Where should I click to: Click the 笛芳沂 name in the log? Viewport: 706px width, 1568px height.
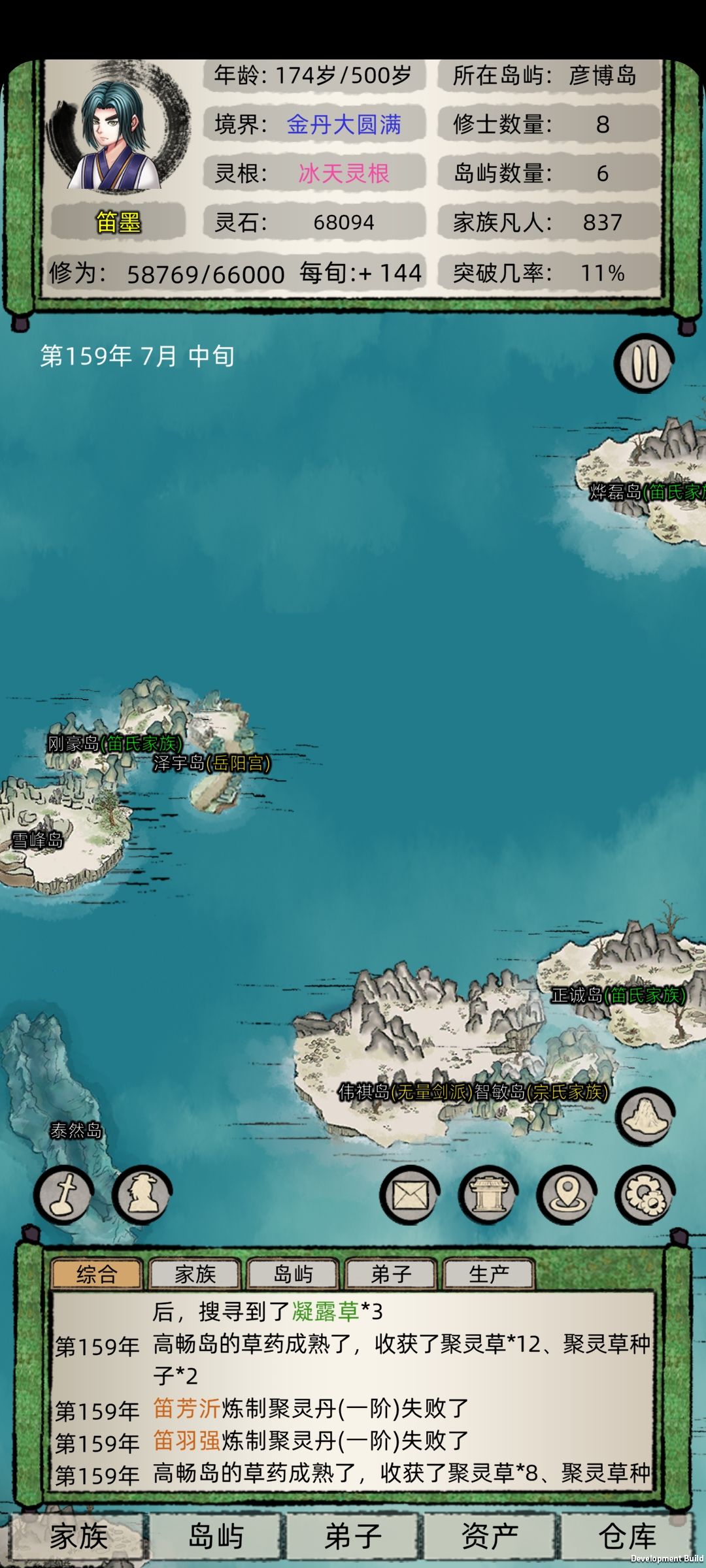pyautogui.click(x=186, y=1408)
